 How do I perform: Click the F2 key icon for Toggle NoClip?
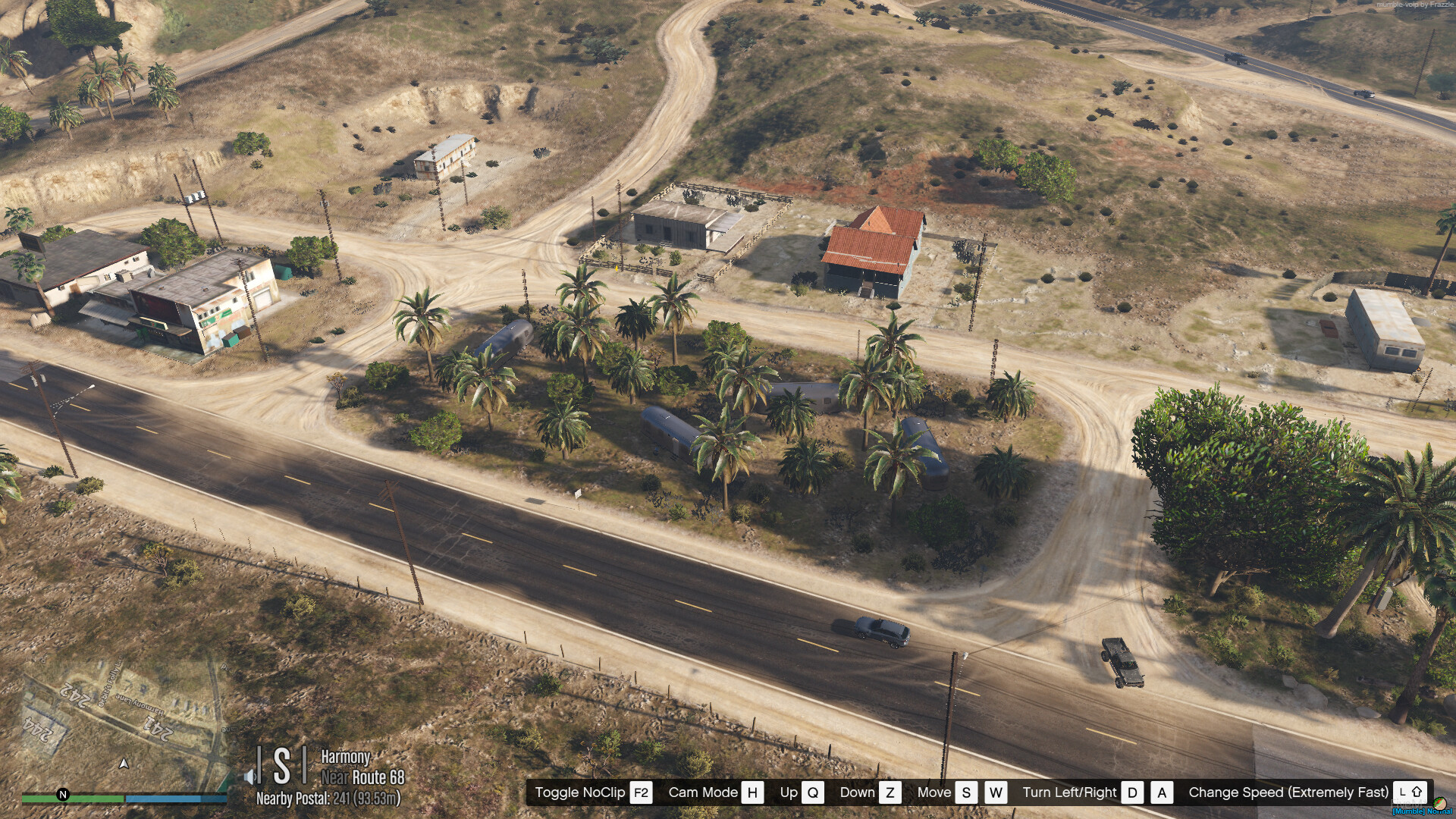(641, 792)
